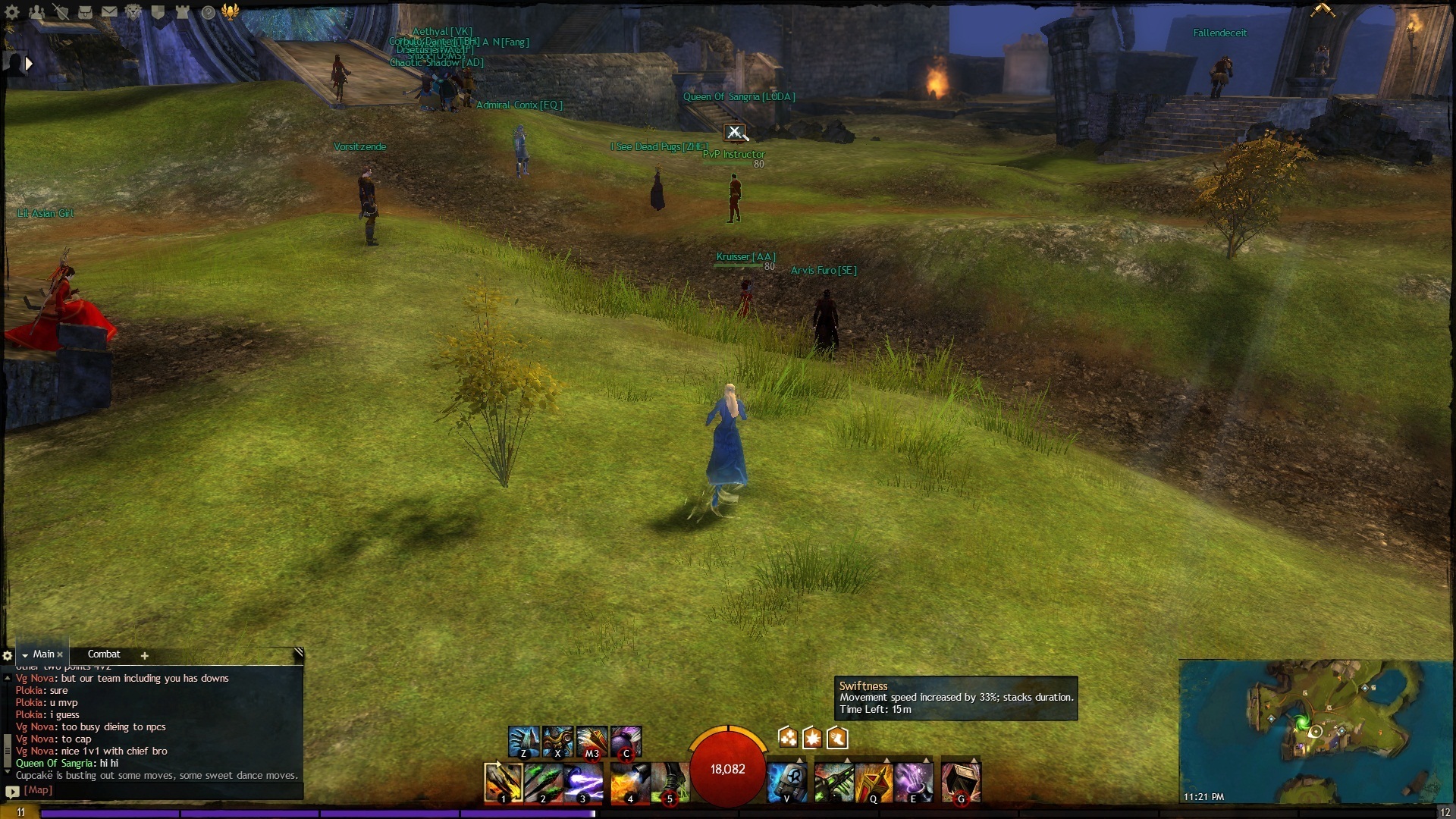Use the purple lightning skill in slot 3
This screenshot has width=1456, height=819.
point(583,783)
